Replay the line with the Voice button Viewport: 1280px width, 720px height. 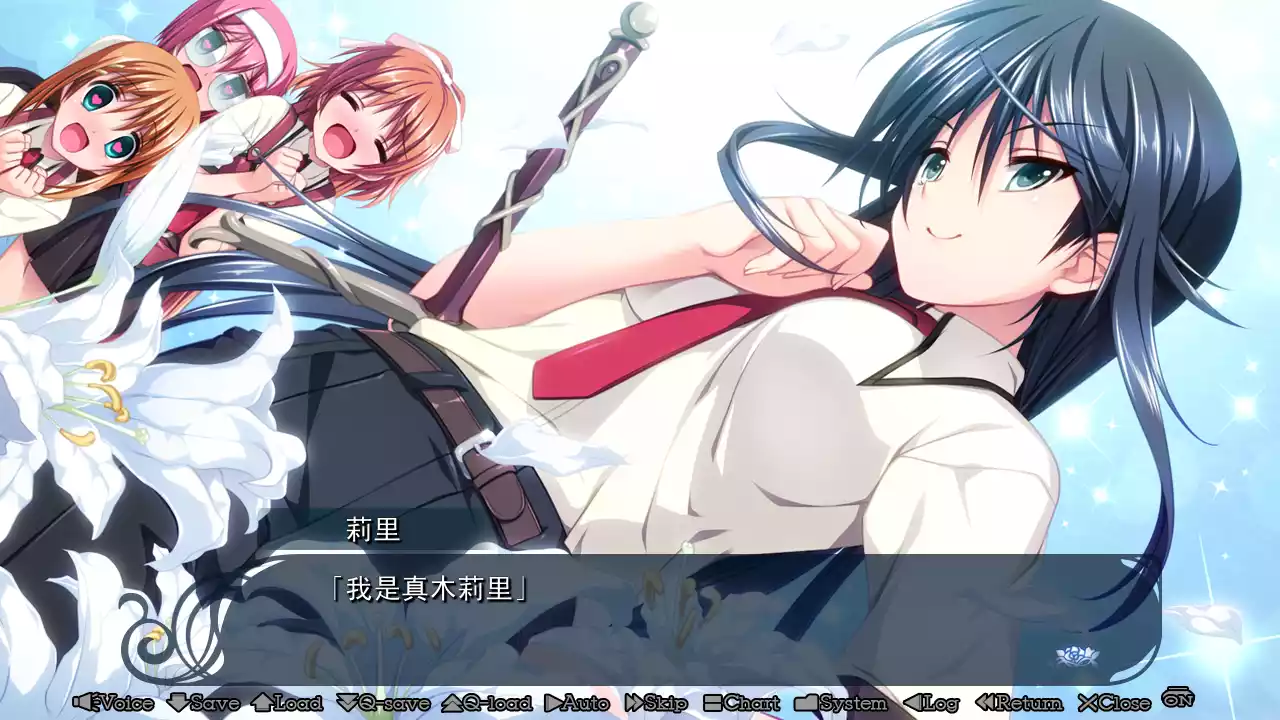(113, 703)
